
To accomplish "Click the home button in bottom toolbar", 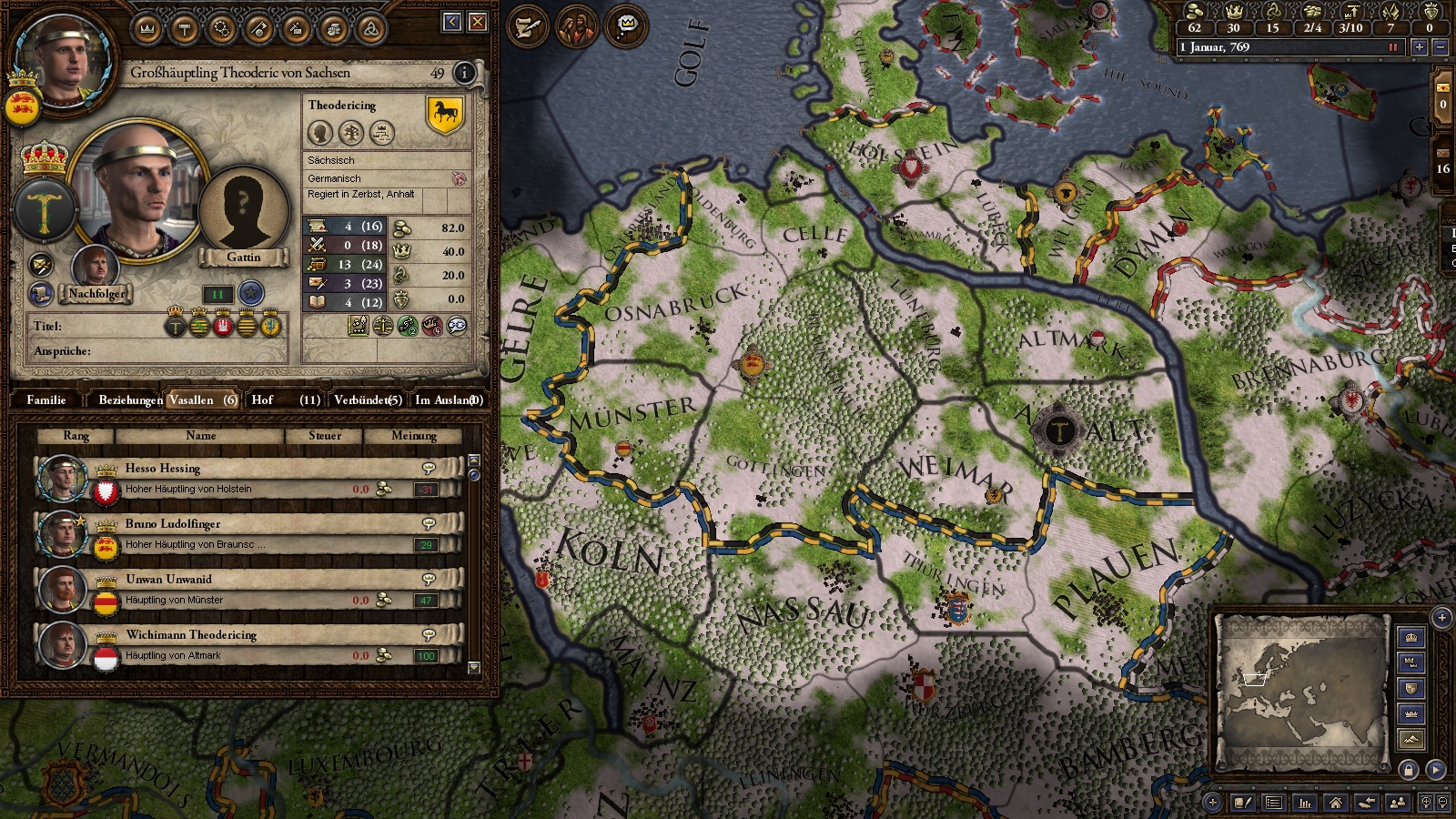I will (x=1335, y=802).
